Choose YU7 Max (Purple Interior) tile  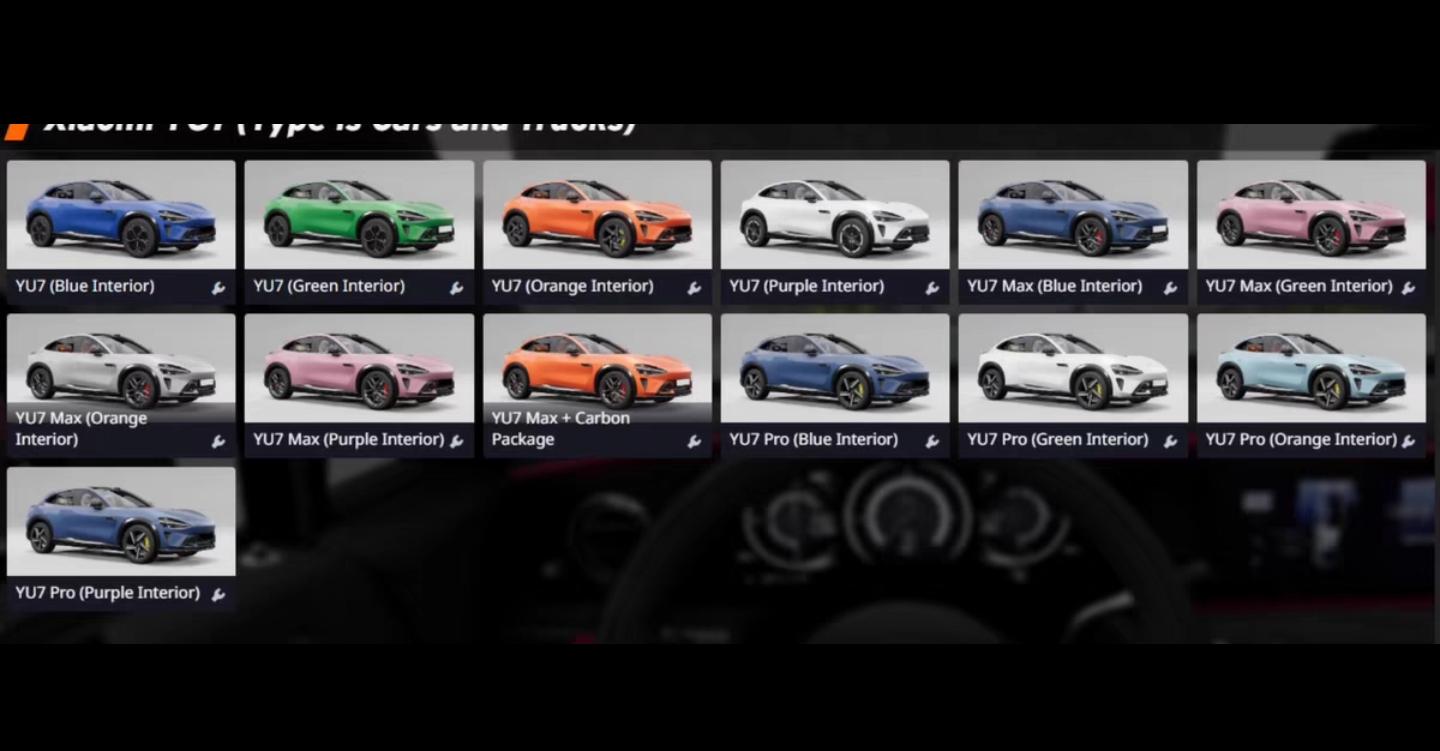[359, 369]
